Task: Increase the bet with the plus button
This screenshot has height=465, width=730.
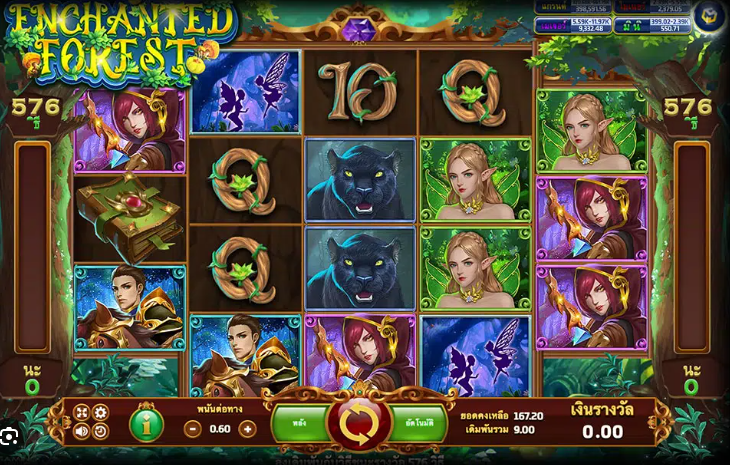Action: click(x=247, y=428)
